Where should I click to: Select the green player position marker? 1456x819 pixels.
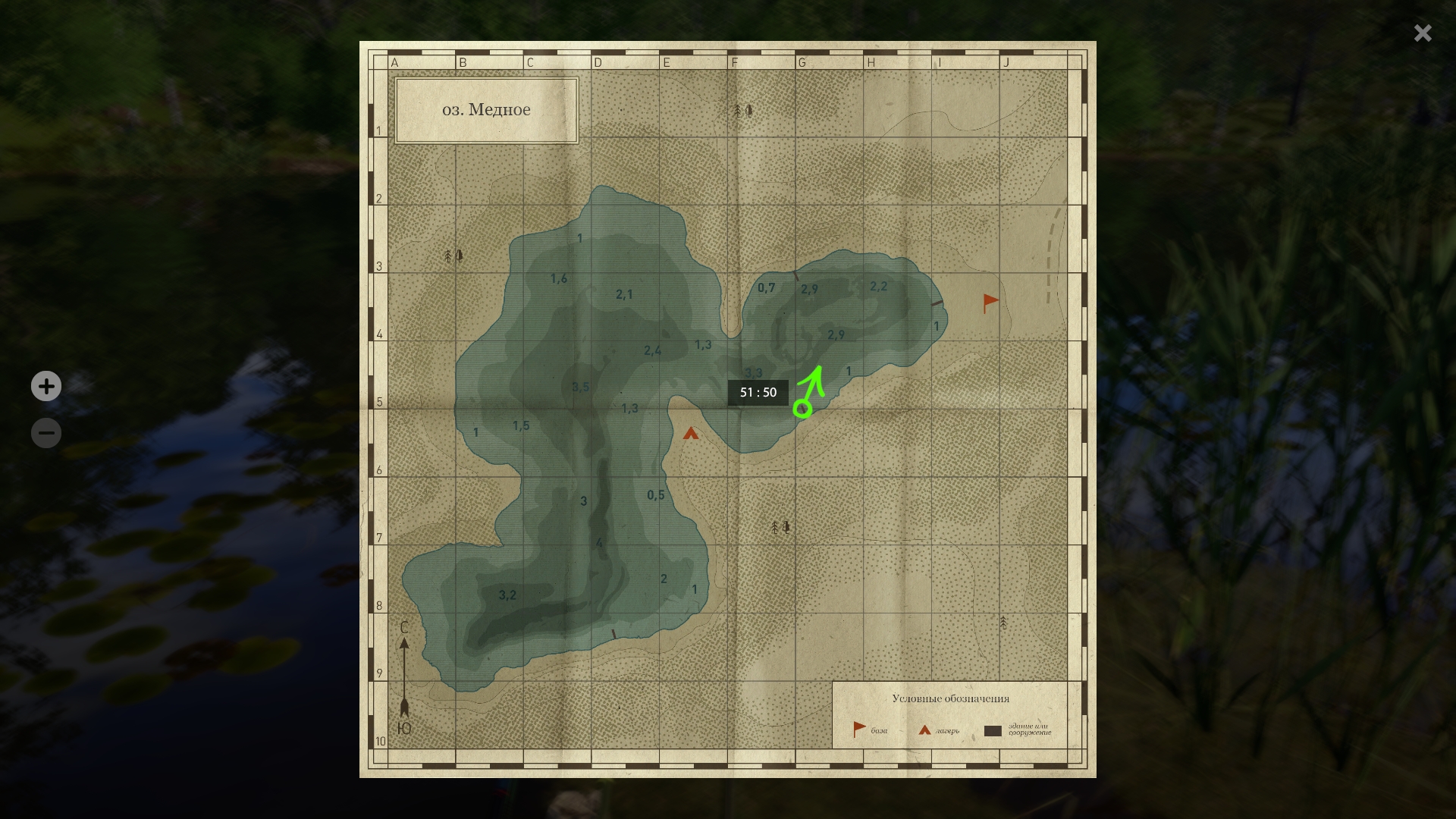[x=802, y=409]
